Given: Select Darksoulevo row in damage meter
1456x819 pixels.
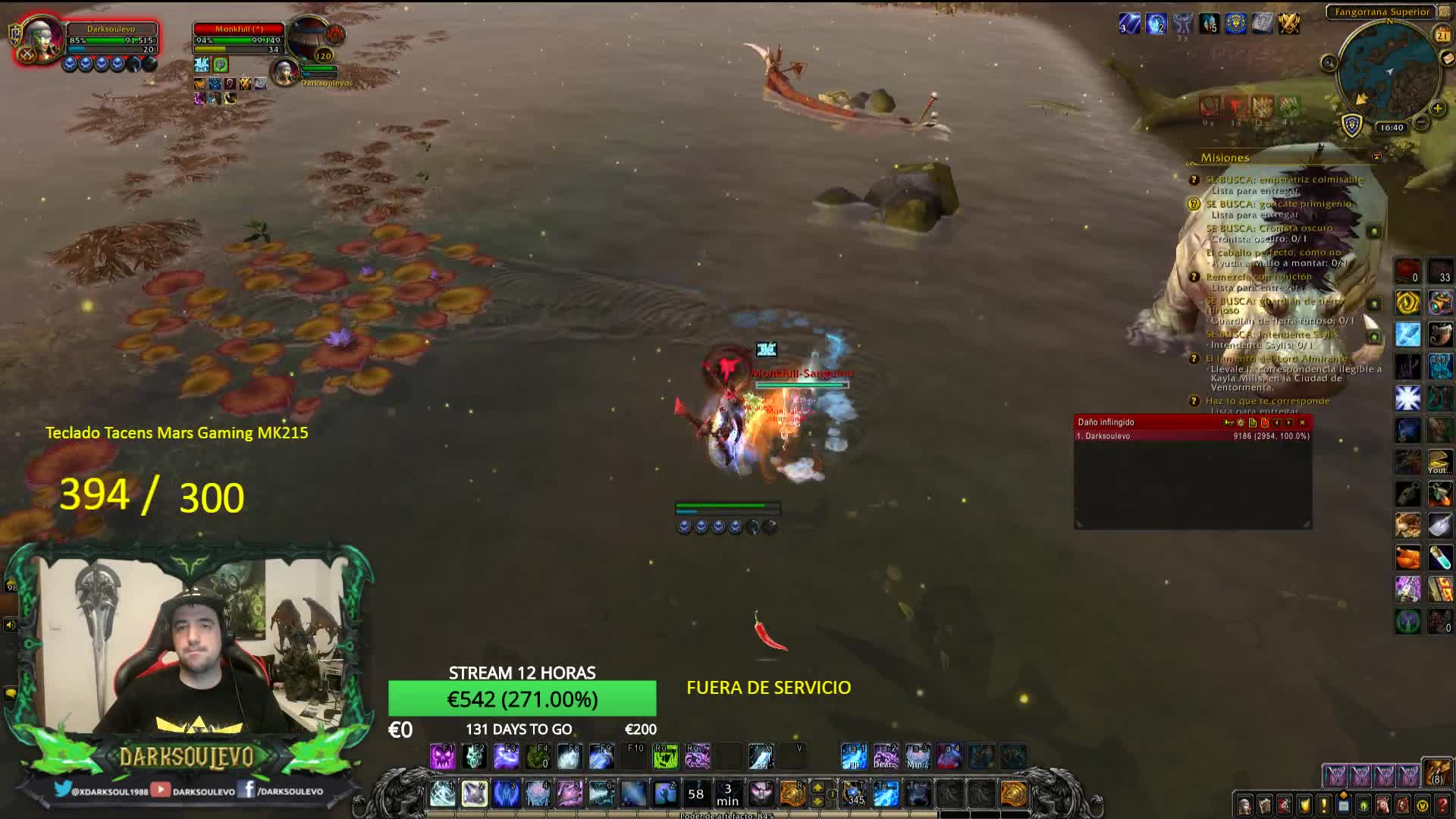Looking at the screenshot, I should 1192,436.
